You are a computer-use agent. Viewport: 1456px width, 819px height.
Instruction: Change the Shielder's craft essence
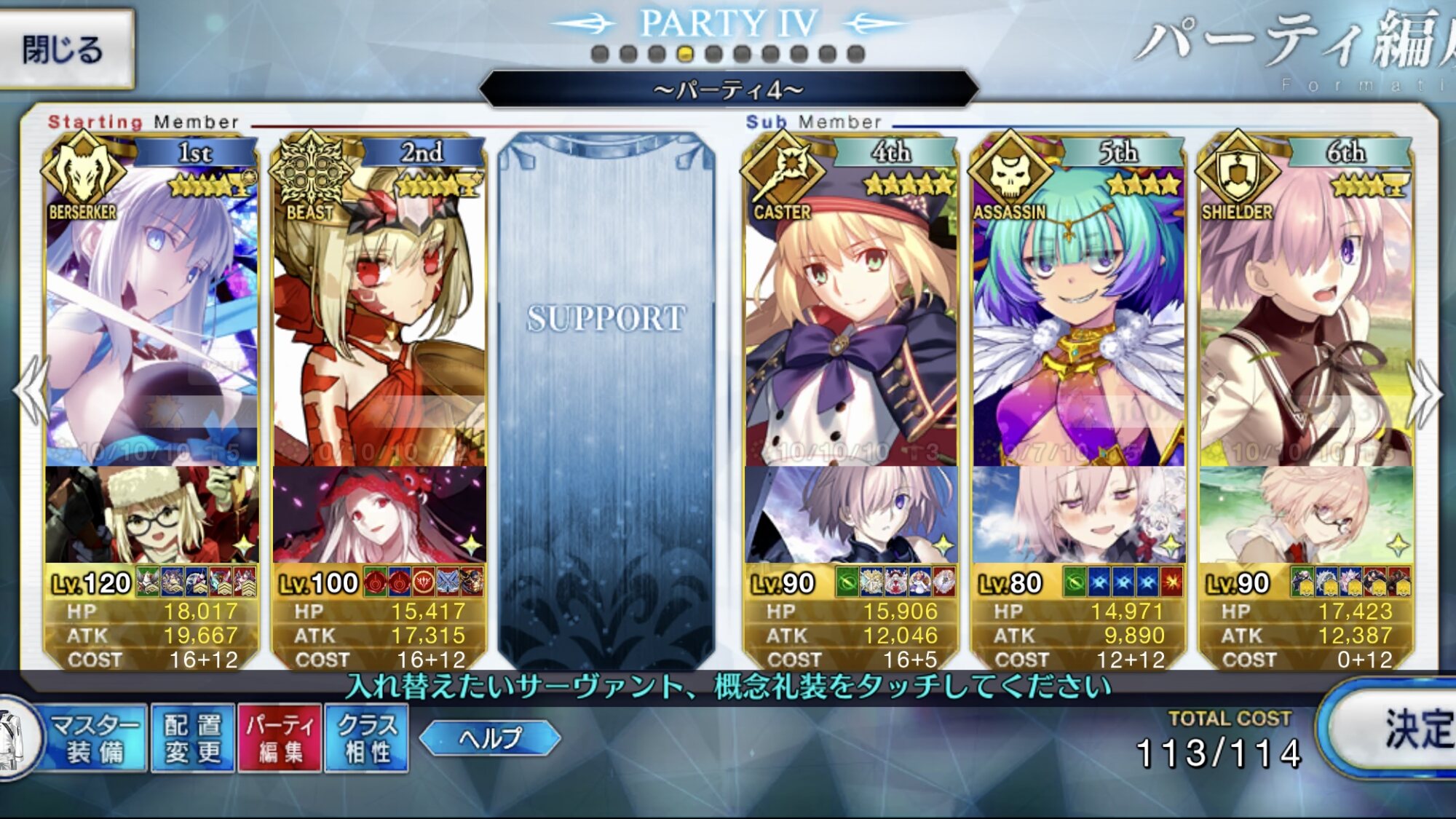tap(1306, 514)
